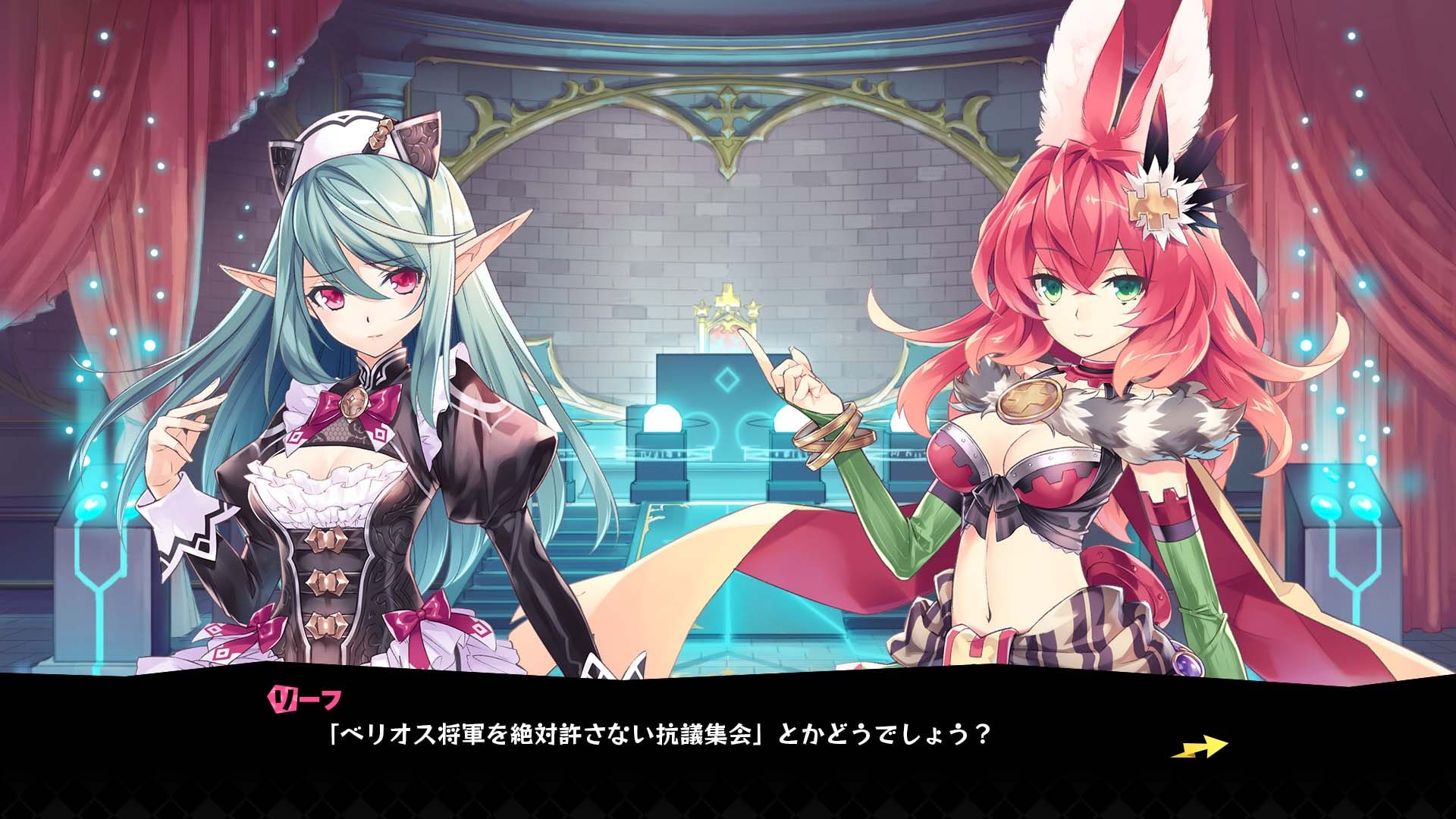Click the gold bangles on the raised wrist
The height and width of the screenshot is (819, 1456).
(x=831, y=436)
